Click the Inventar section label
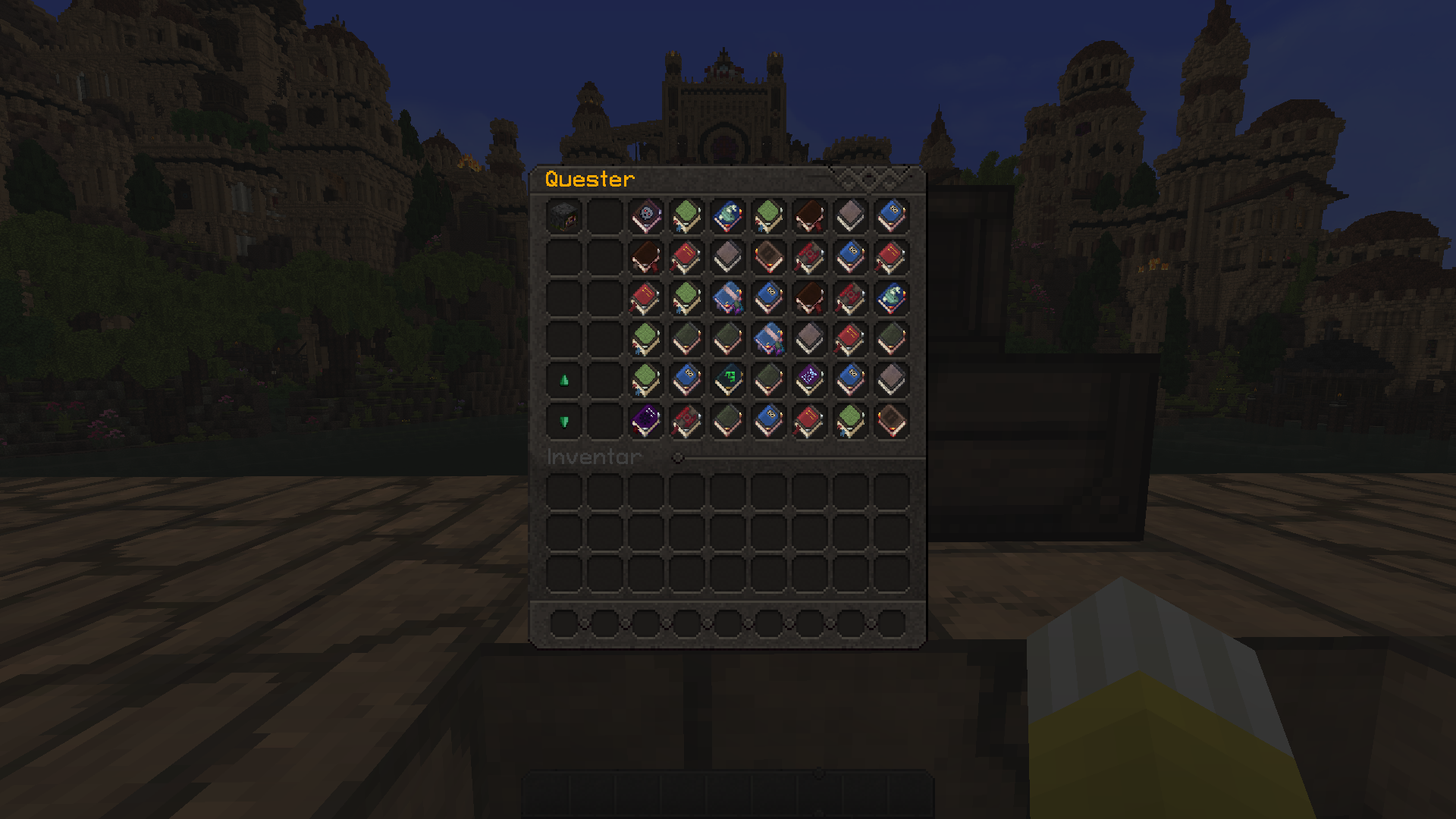The image size is (1456, 819). tap(591, 457)
